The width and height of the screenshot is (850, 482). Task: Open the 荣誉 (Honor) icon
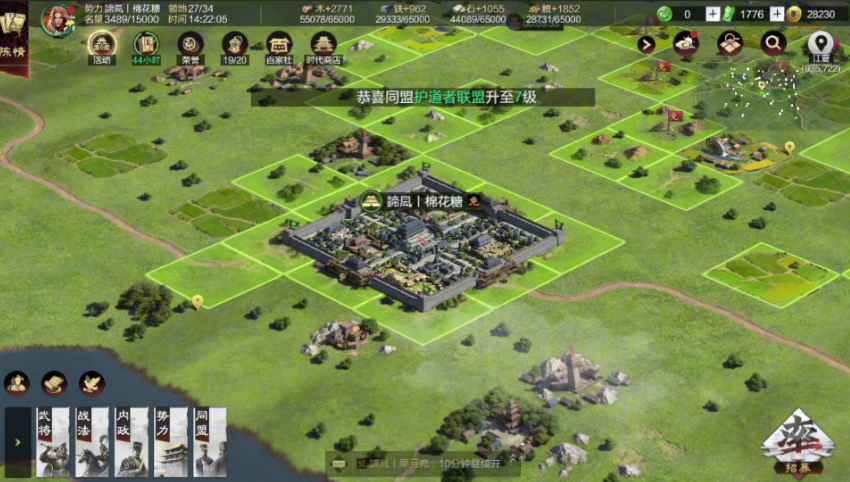click(190, 46)
